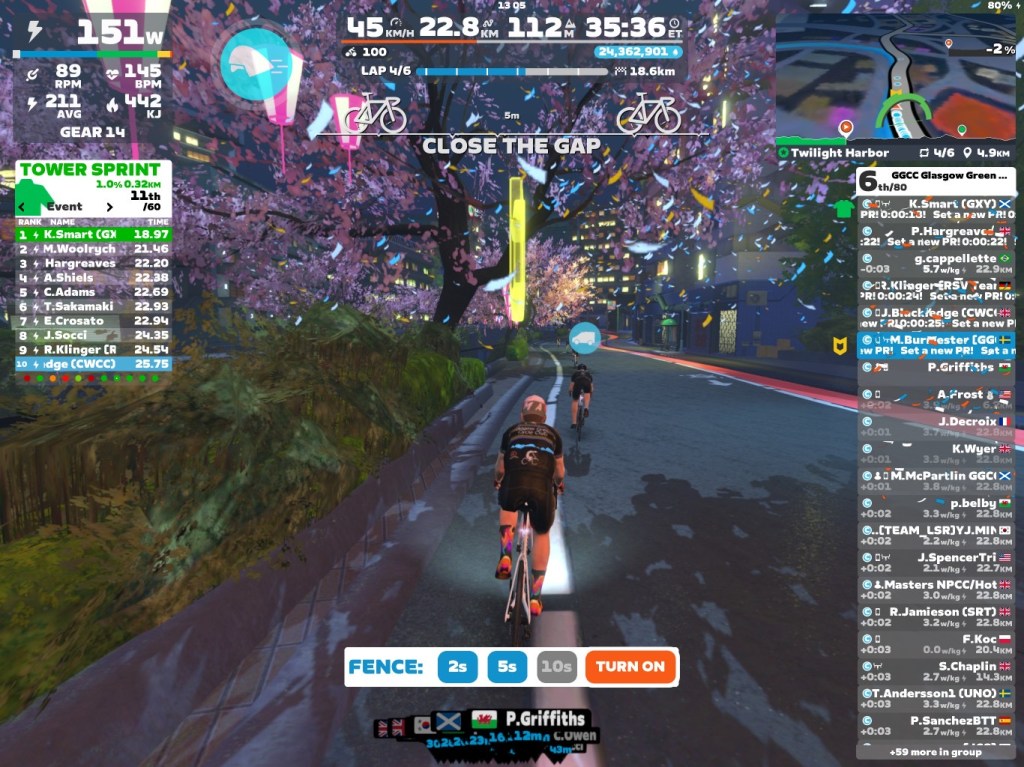Click the previous arrow beside Event
1024x767 pixels.
click(x=23, y=207)
